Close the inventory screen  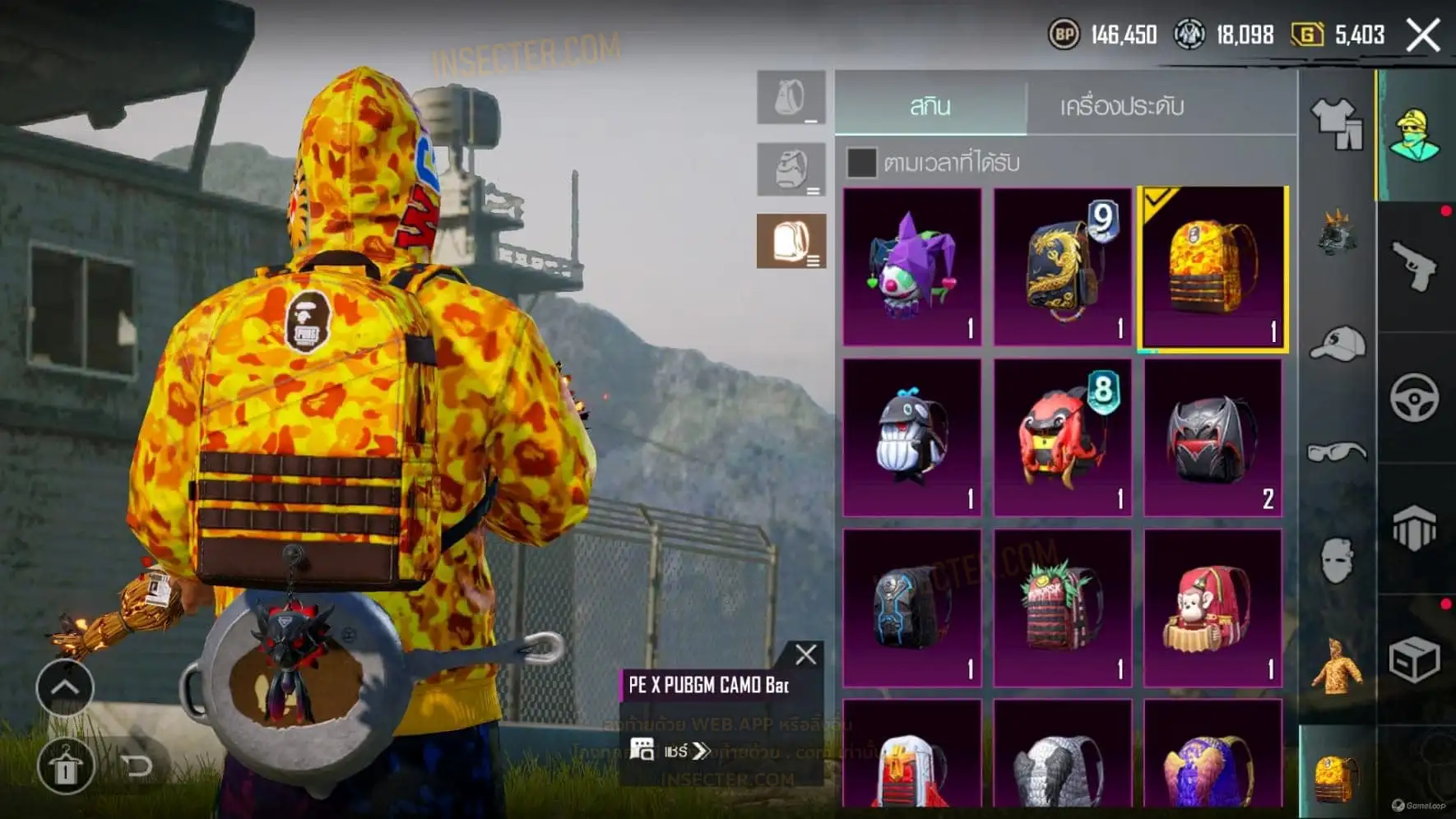[x=1423, y=35]
